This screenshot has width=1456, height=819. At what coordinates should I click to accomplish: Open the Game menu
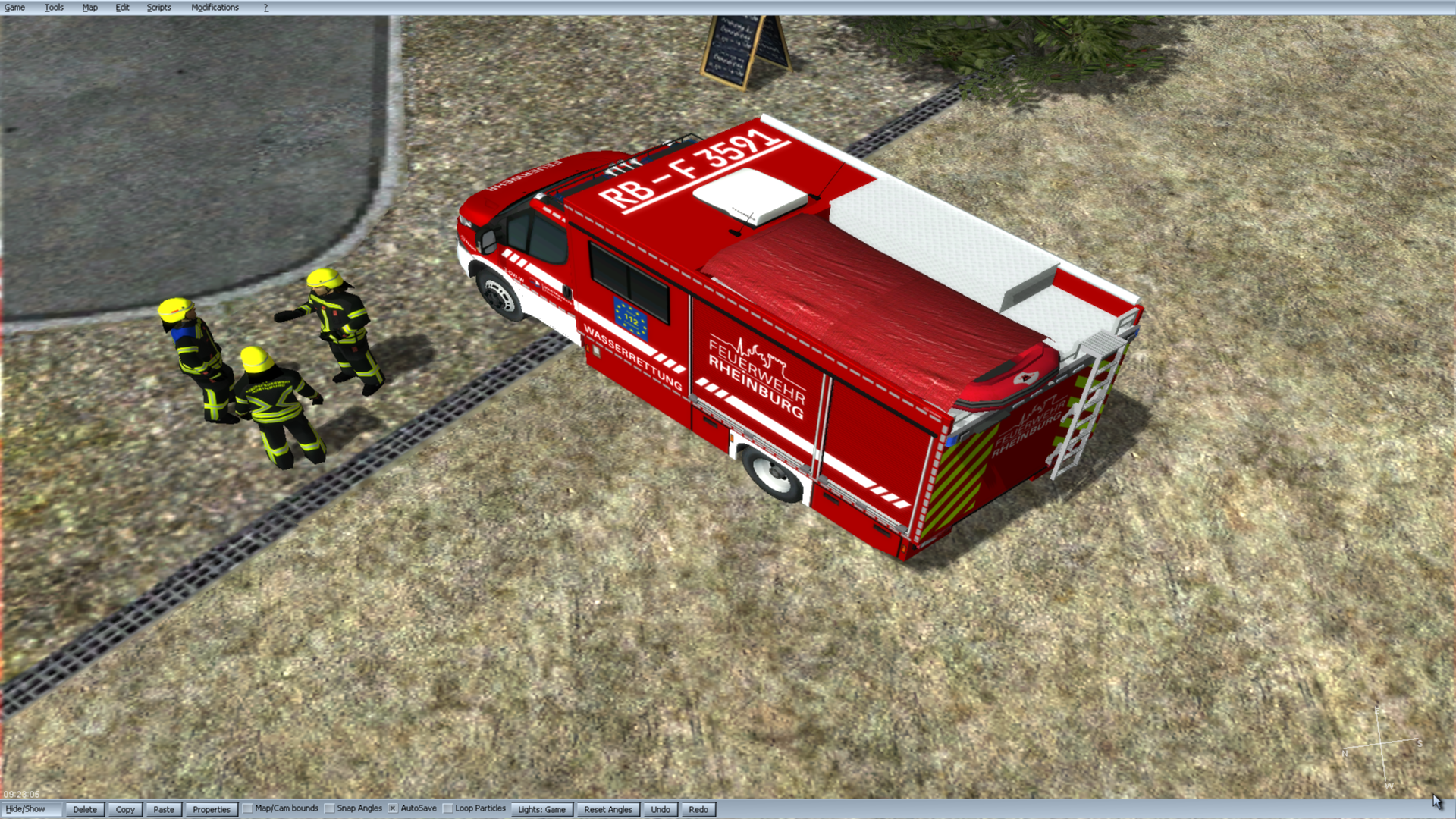(14, 8)
